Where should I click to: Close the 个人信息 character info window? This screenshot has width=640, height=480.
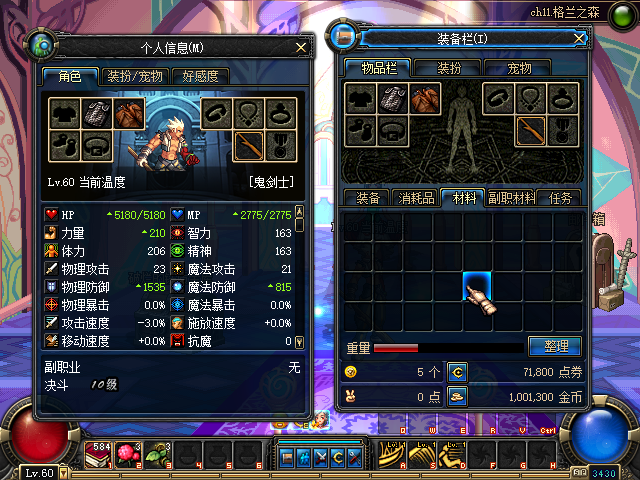(x=301, y=46)
